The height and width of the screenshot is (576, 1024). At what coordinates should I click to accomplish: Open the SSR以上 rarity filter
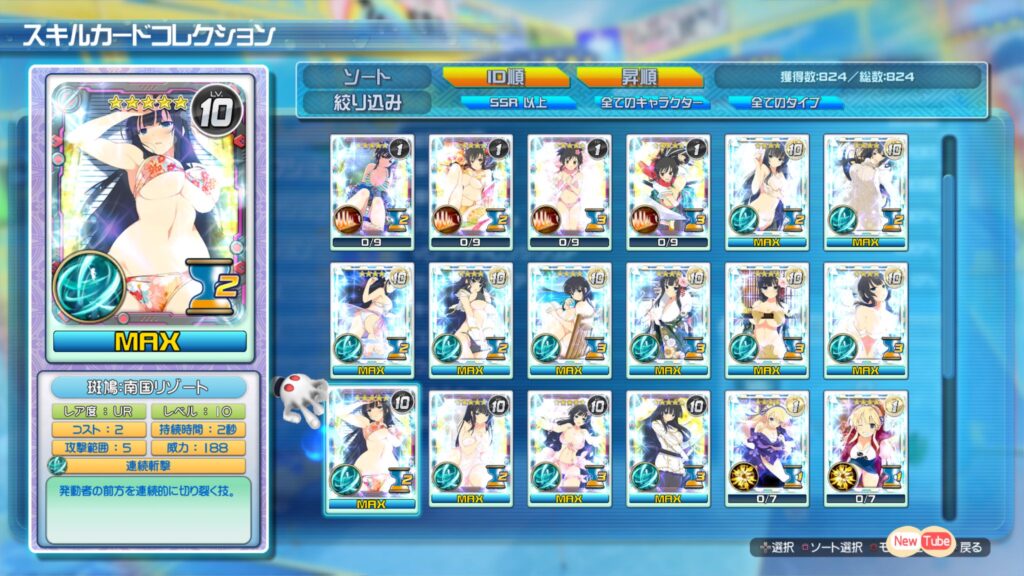(518, 102)
